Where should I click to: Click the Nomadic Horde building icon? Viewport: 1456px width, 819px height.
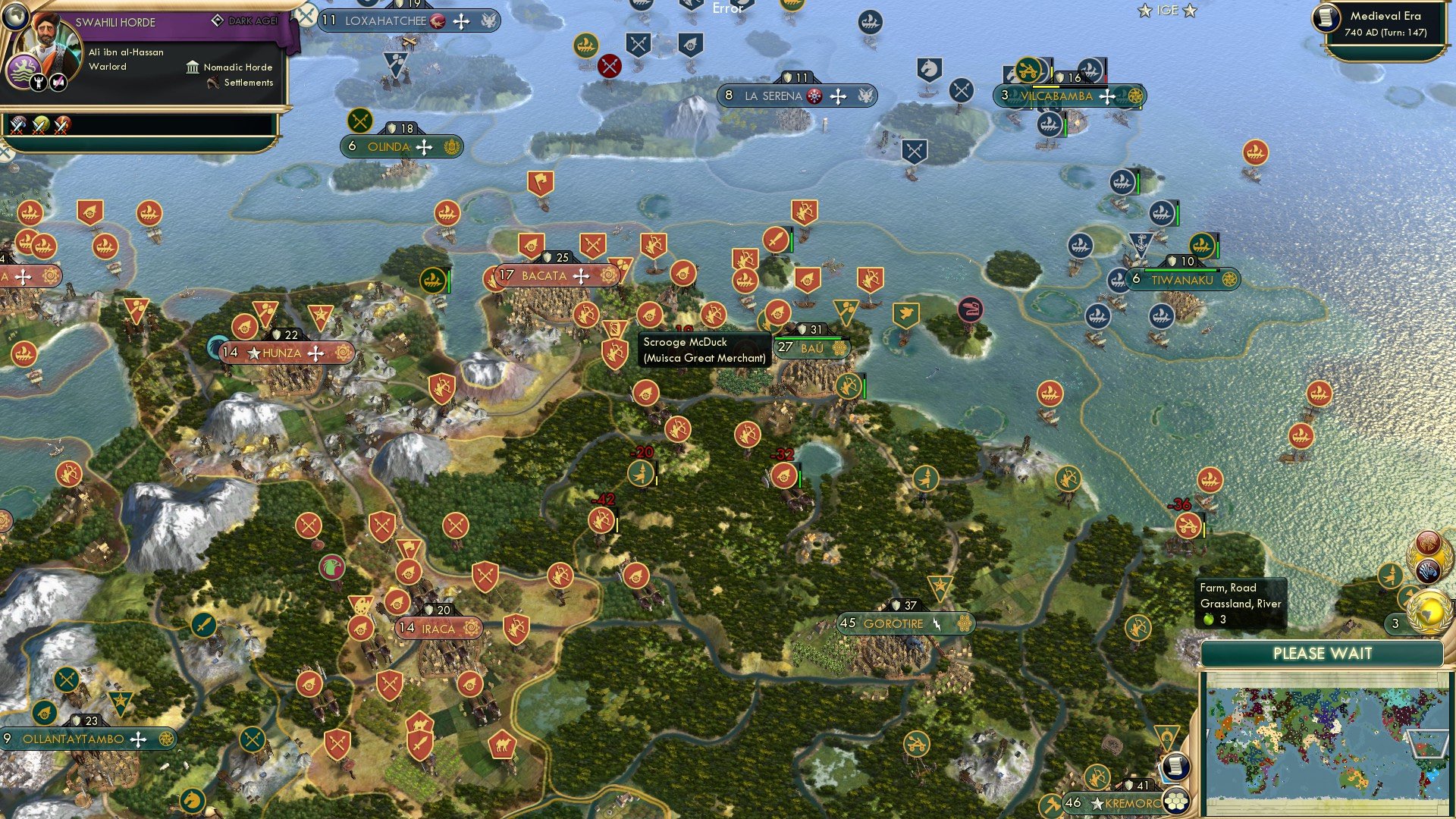point(193,67)
